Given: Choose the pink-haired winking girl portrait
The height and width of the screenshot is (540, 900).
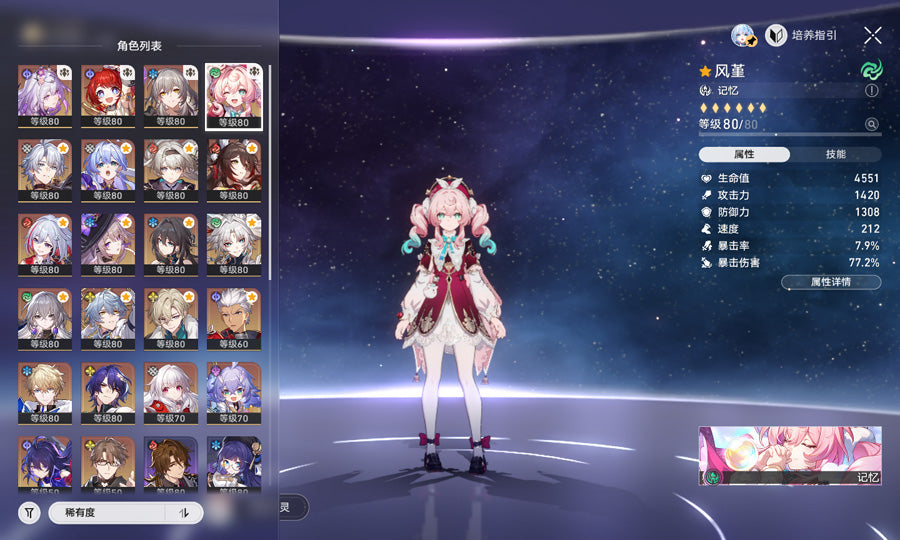Looking at the screenshot, I should pos(233,97).
